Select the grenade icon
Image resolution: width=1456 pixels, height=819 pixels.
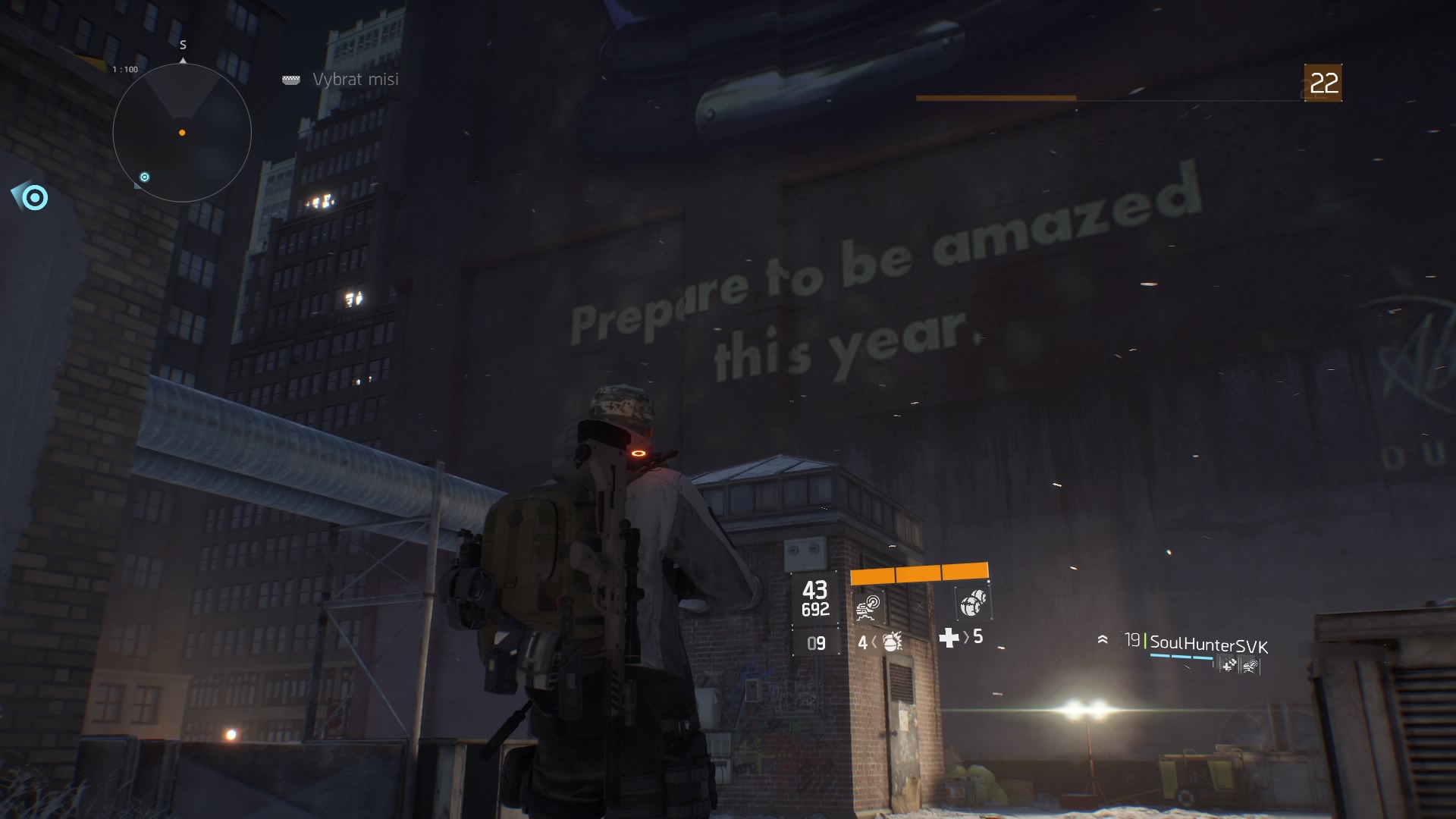892,642
